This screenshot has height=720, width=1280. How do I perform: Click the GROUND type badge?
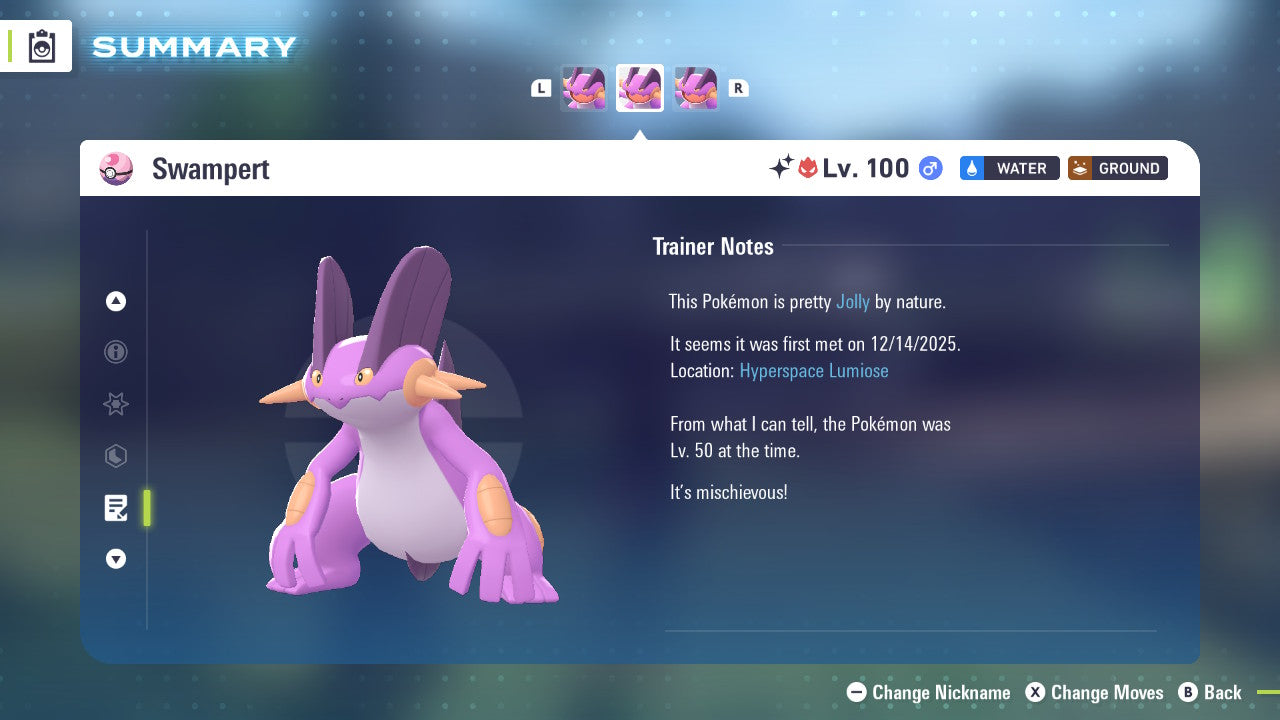(x=1117, y=168)
